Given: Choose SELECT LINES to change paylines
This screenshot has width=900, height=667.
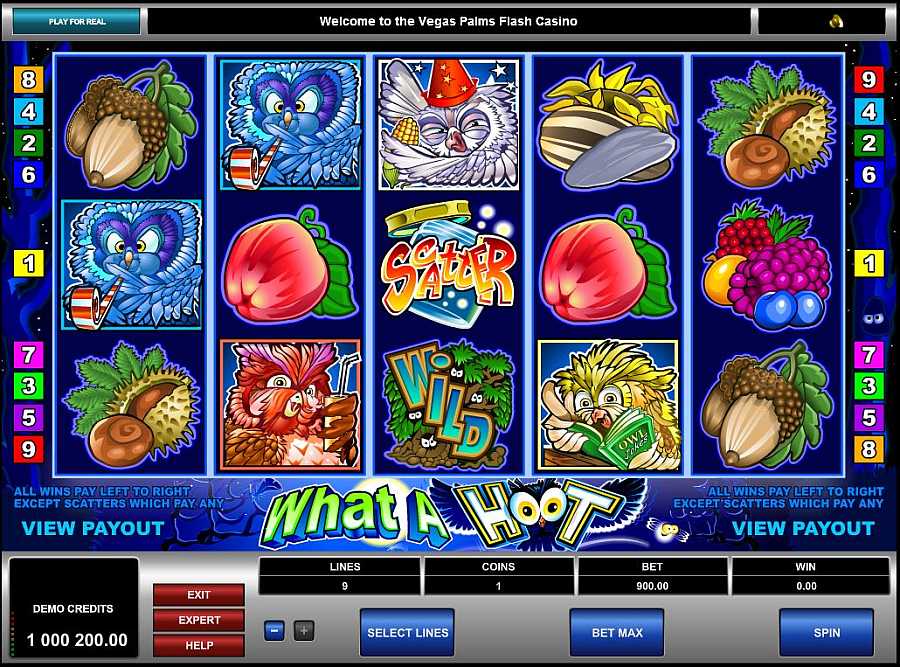Looking at the screenshot, I should tap(407, 632).
